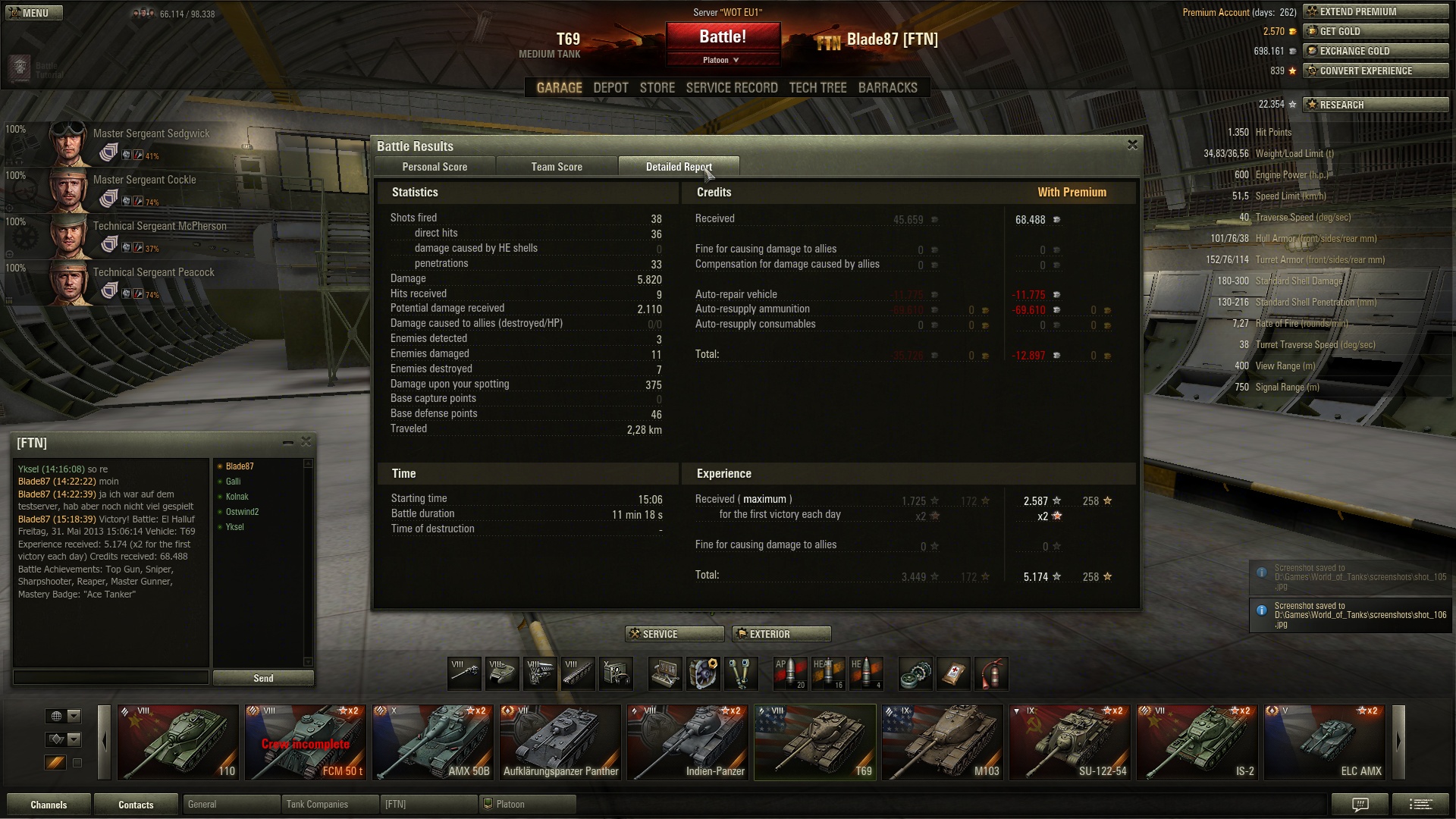Image resolution: width=1456 pixels, height=819 pixels.
Task: Go to the Tech Tree section
Action: click(x=817, y=88)
